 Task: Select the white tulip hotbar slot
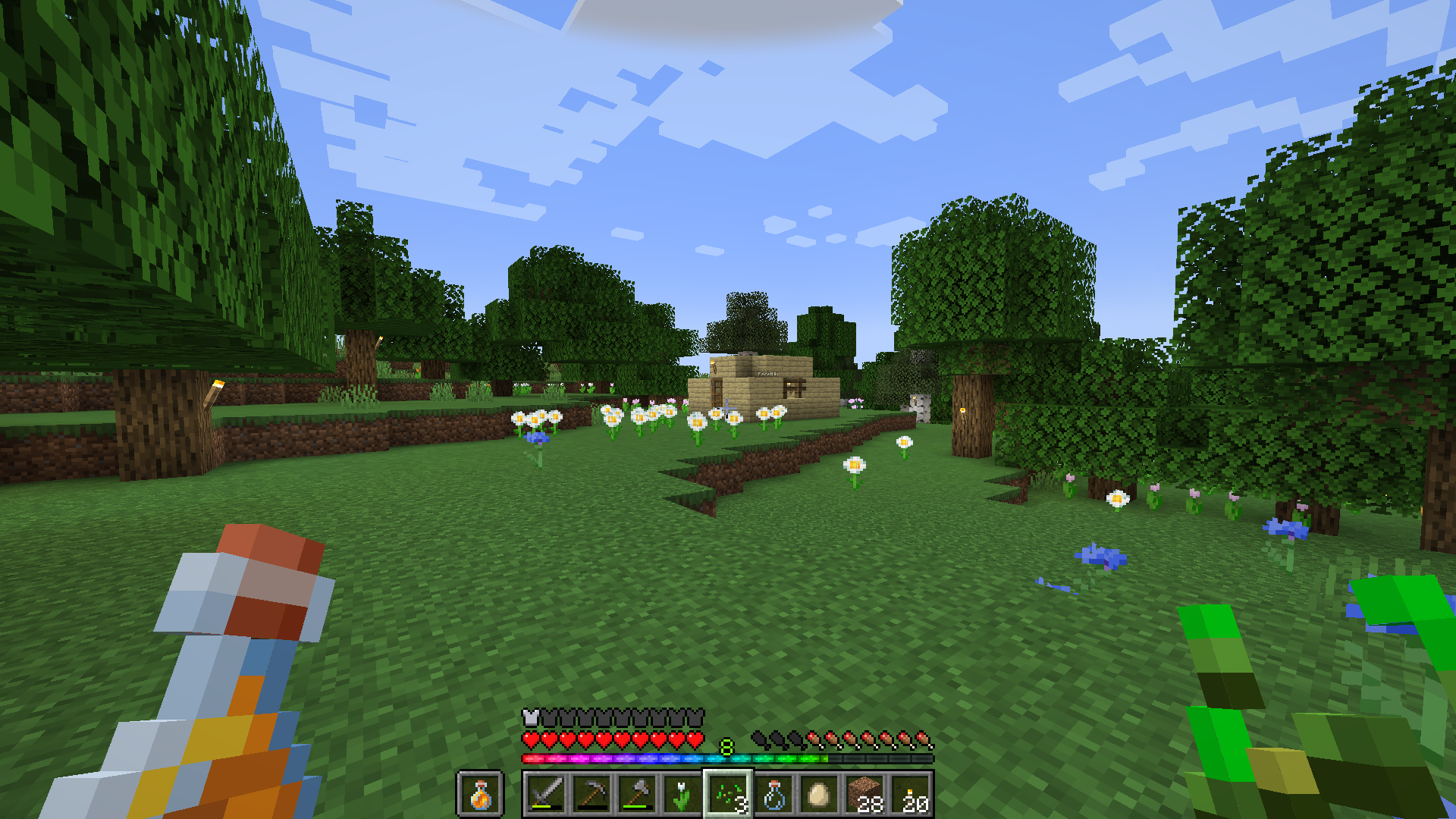[682, 794]
